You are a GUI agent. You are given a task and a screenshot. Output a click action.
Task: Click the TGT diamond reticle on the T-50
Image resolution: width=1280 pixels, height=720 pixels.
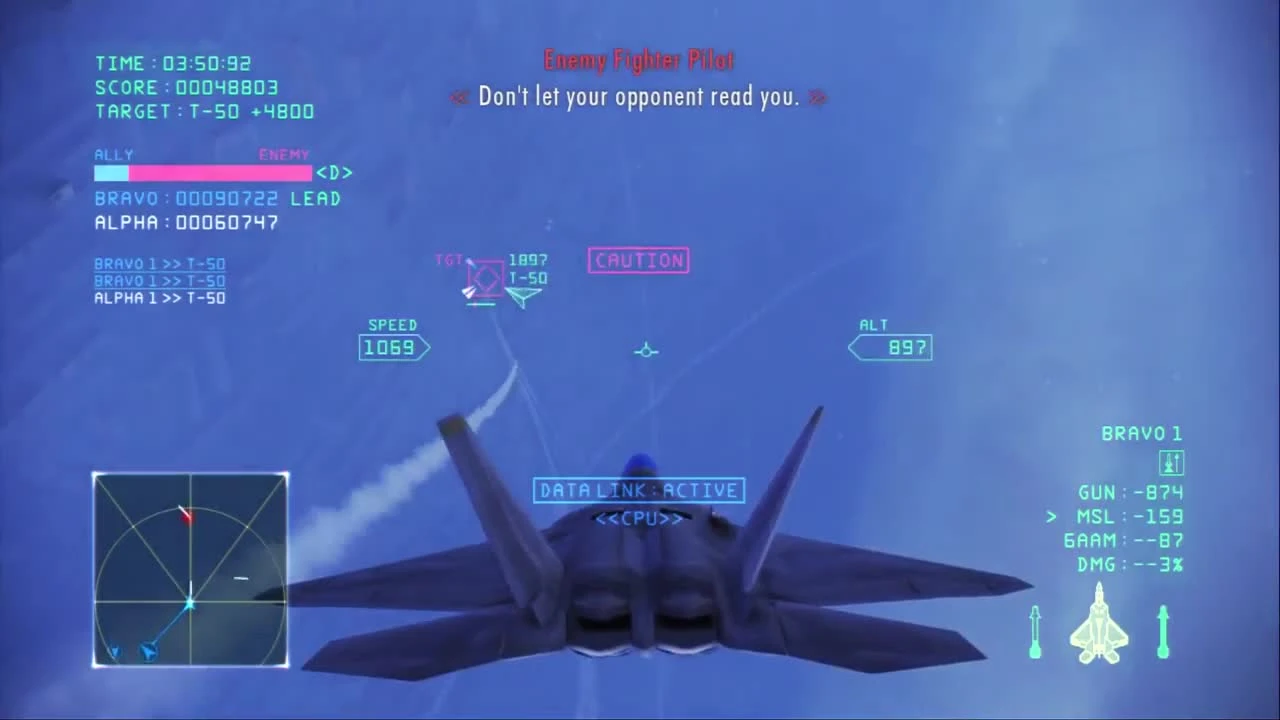click(x=484, y=276)
